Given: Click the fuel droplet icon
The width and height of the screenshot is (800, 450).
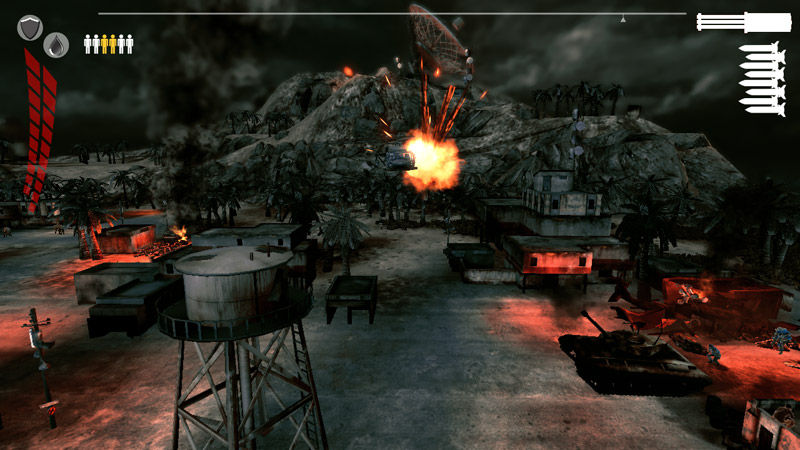Looking at the screenshot, I should pos(56,44).
